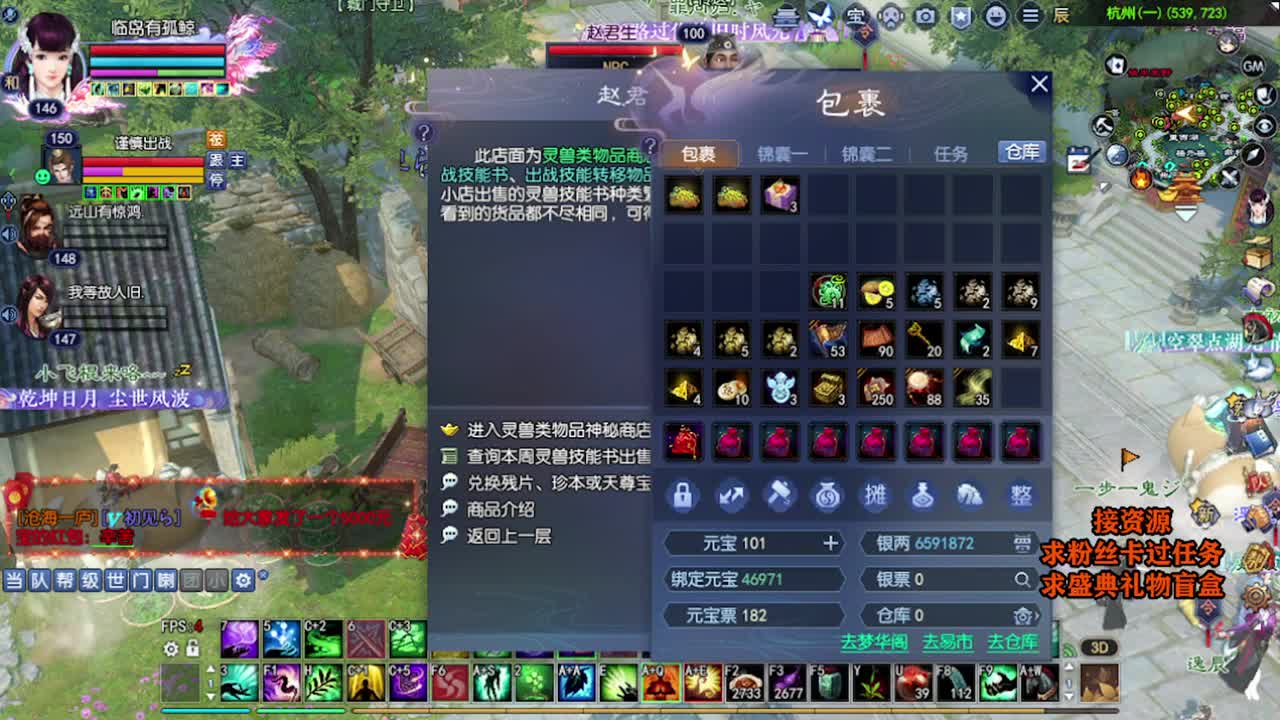Toggle the 3D view button near the minimap
This screenshot has width=1280, height=720.
(1100, 648)
